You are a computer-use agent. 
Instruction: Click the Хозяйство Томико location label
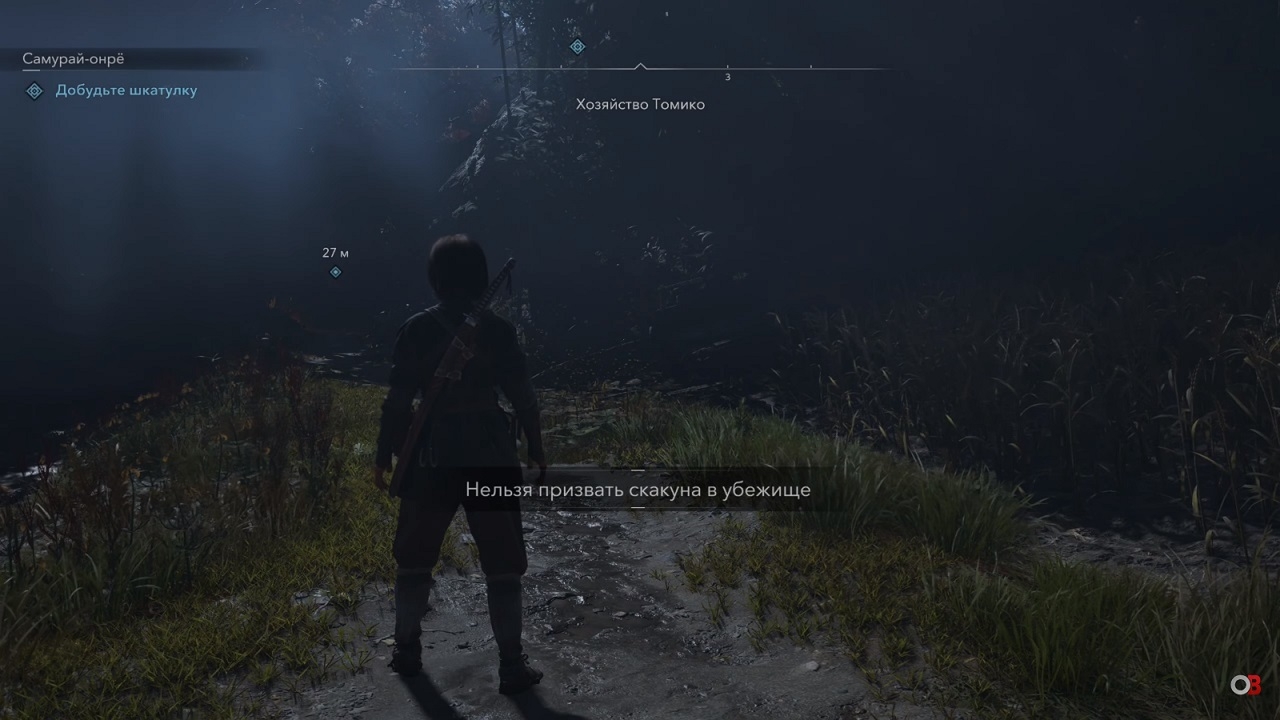click(x=640, y=104)
